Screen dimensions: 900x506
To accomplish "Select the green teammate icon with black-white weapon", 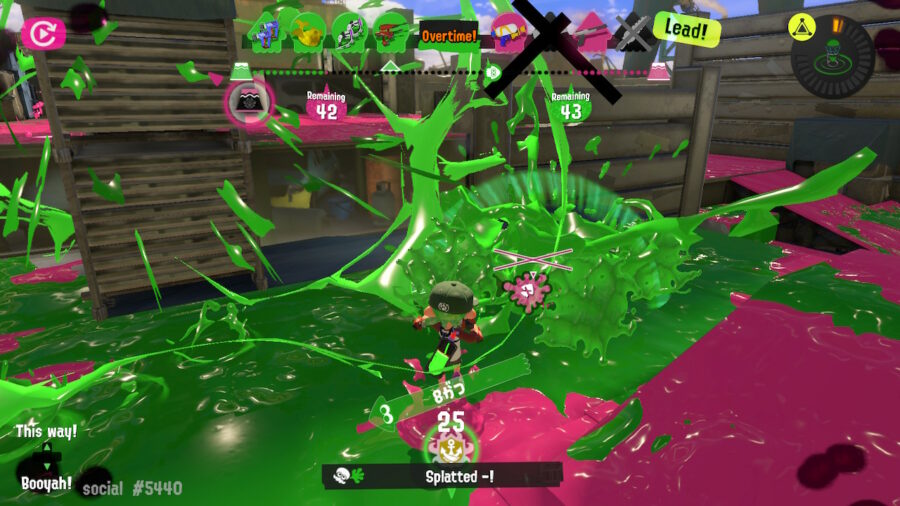I will (350, 33).
